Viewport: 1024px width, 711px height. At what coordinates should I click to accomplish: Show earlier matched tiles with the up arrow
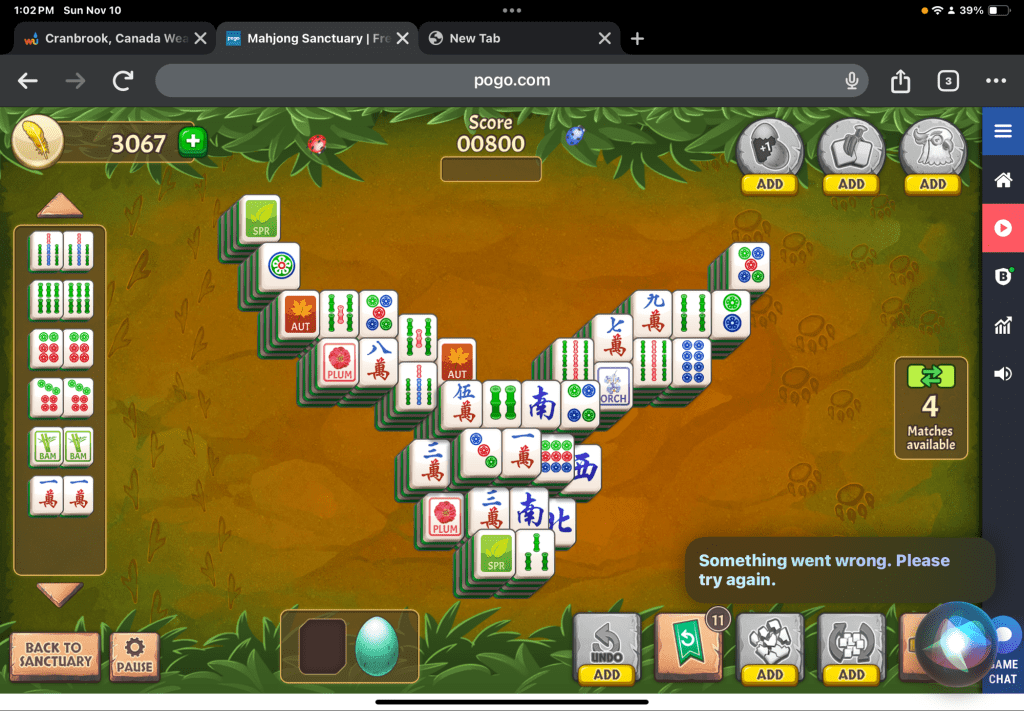pyautogui.click(x=60, y=206)
